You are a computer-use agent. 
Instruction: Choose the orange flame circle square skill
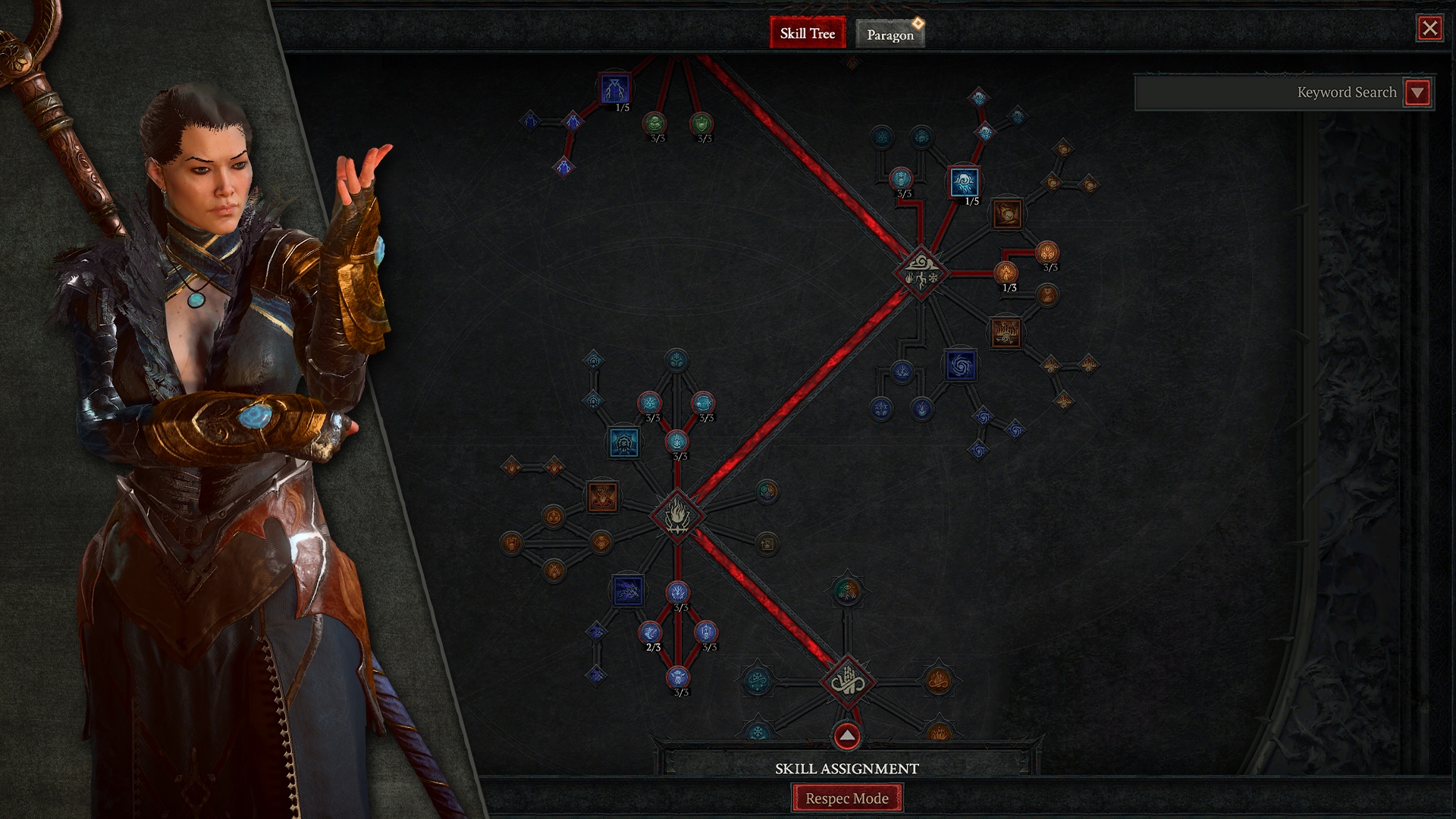click(x=602, y=497)
